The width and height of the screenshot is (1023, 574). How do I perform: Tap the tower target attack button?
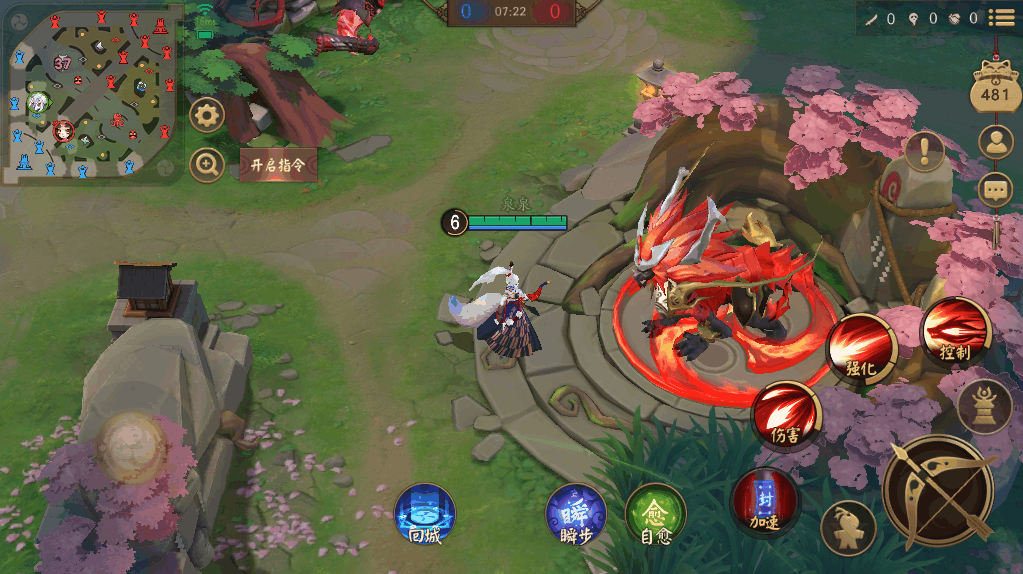(985, 406)
